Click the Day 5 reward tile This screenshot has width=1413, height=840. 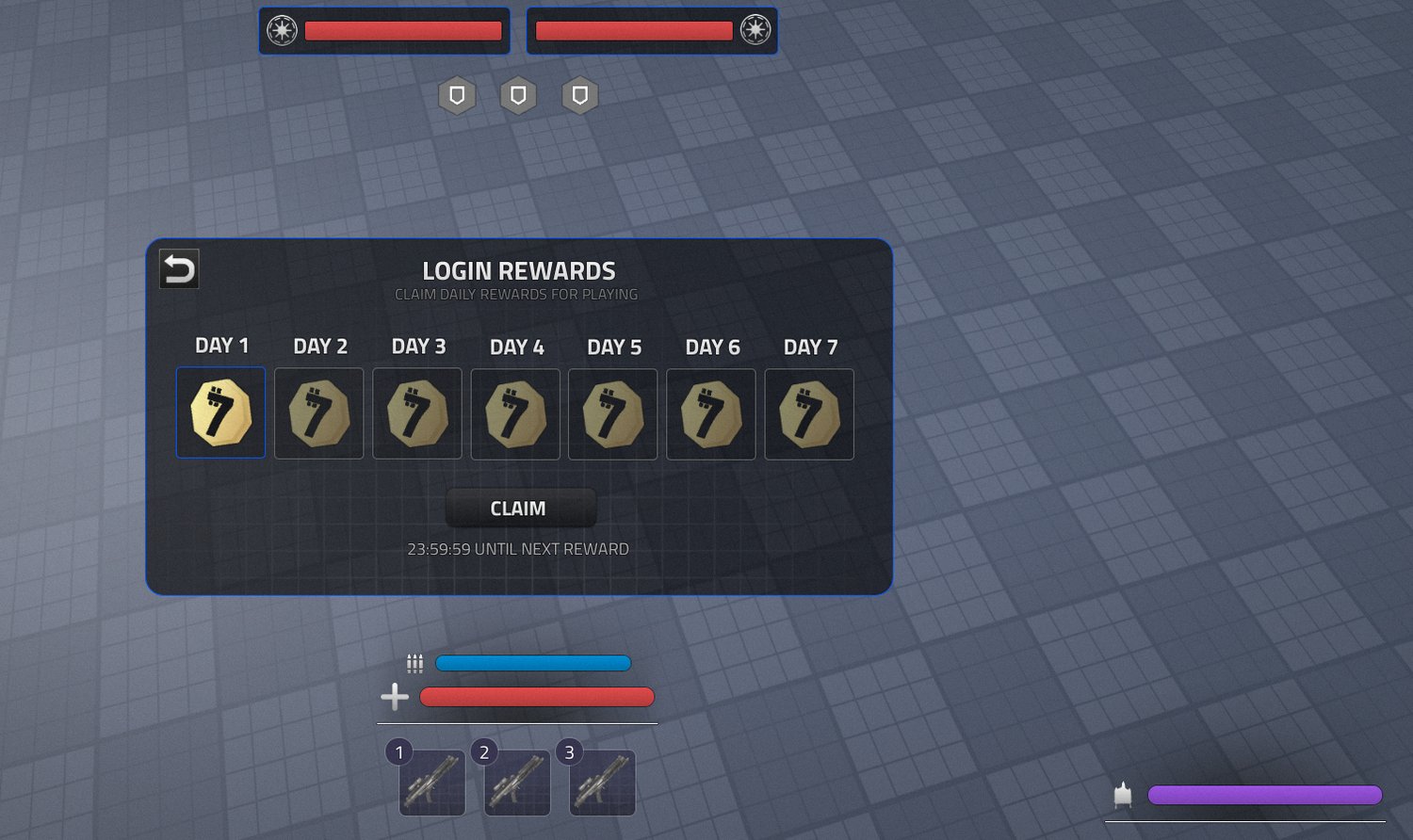click(613, 413)
